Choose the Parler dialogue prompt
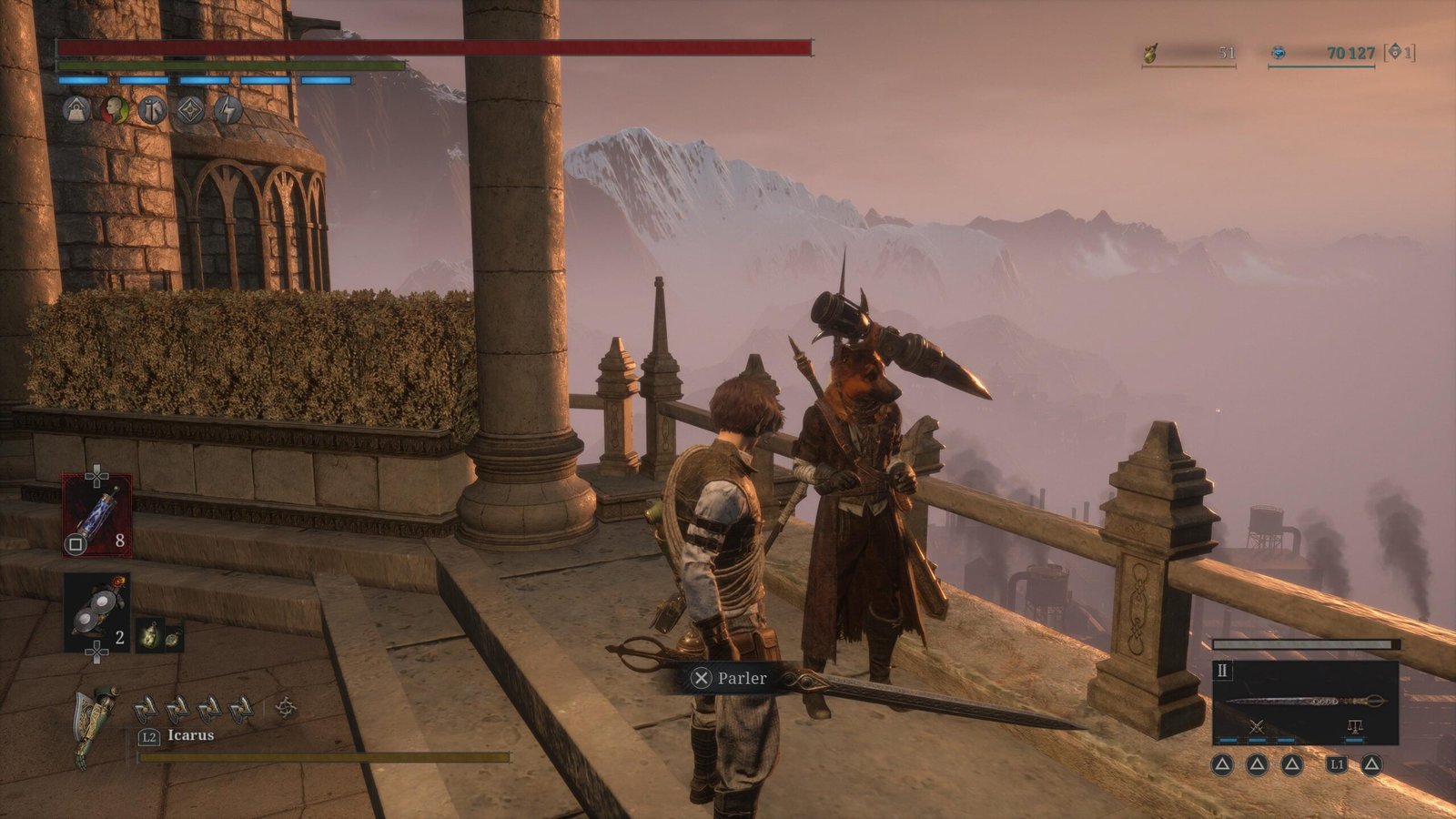Viewport: 1456px width, 819px height. tap(730, 678)
